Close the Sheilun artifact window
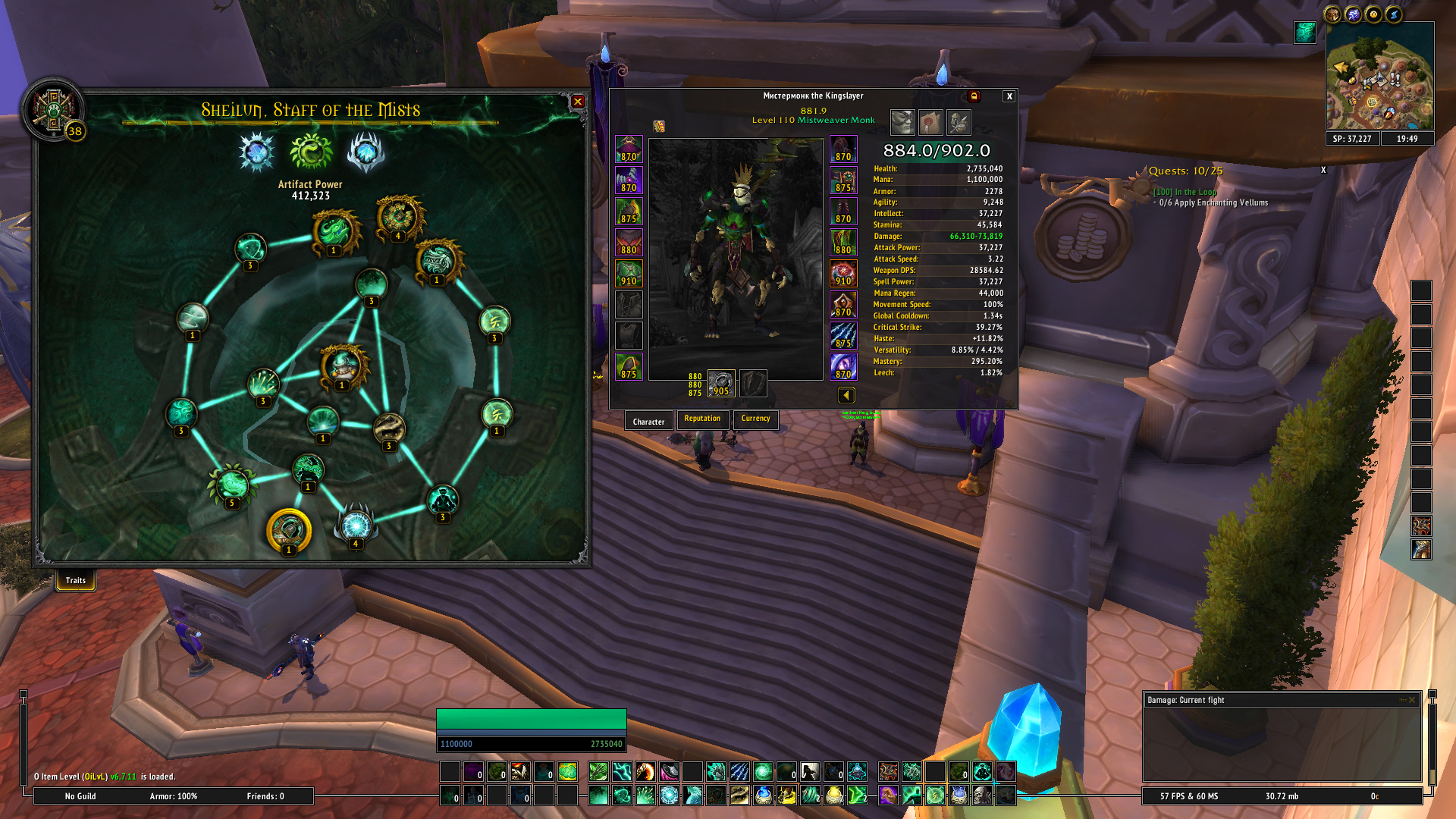This screenshot has width=1456, height=819. click(578, 102)
